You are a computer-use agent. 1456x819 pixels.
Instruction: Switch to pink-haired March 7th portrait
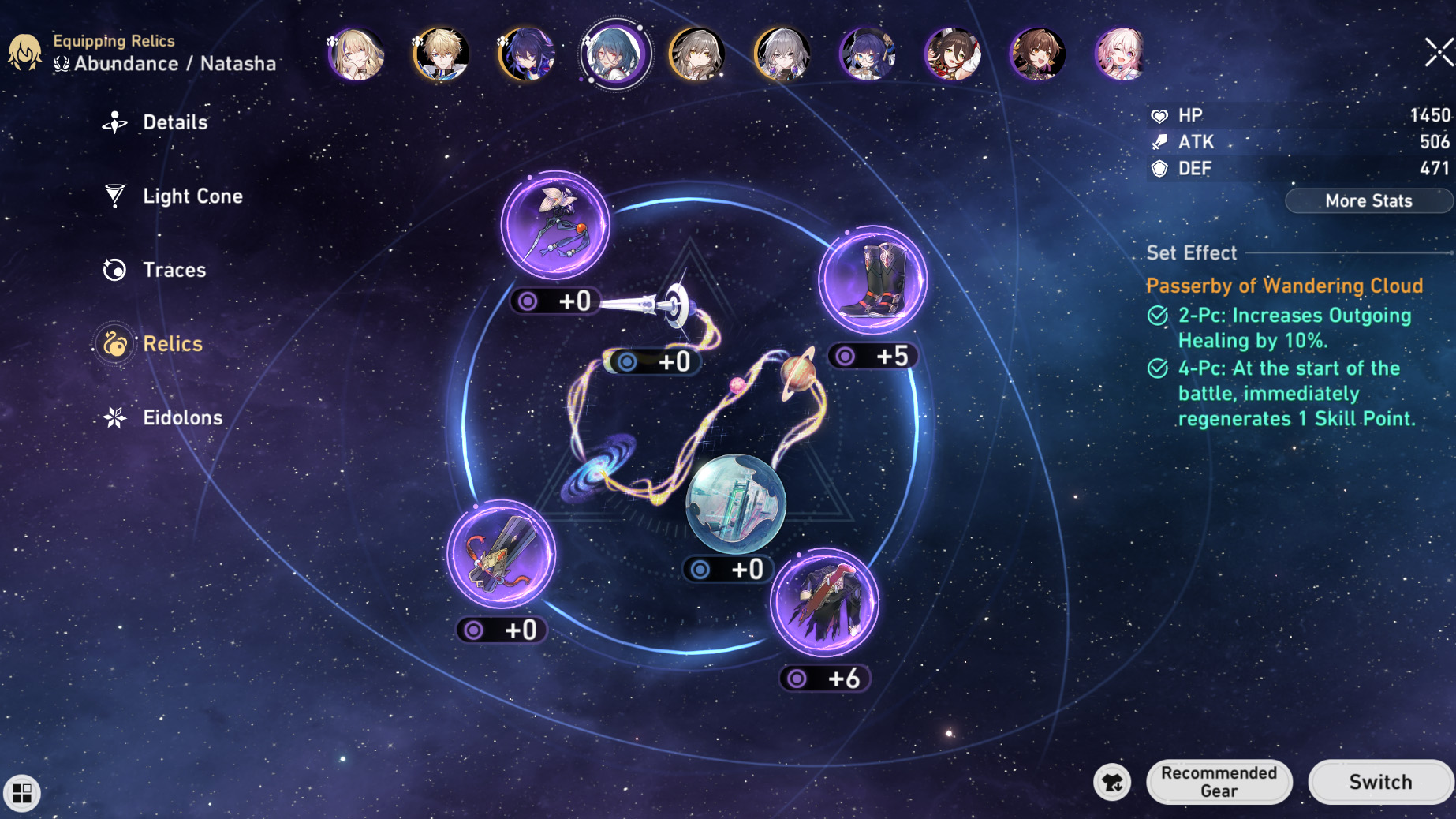click(x=1121, y=54)
